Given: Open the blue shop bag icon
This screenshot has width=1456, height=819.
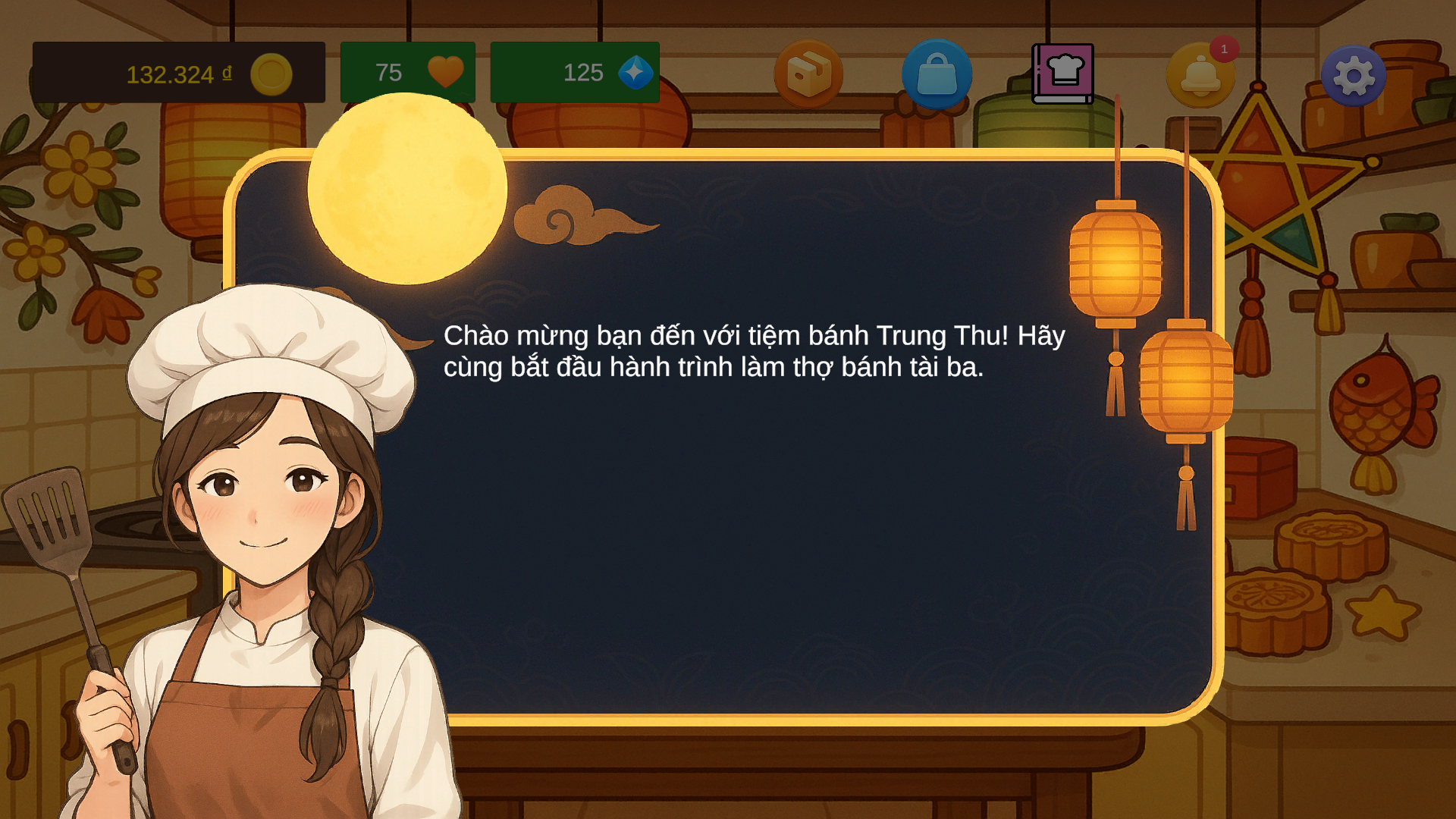Looking at the screenshot, I should (x=936, y=74).
